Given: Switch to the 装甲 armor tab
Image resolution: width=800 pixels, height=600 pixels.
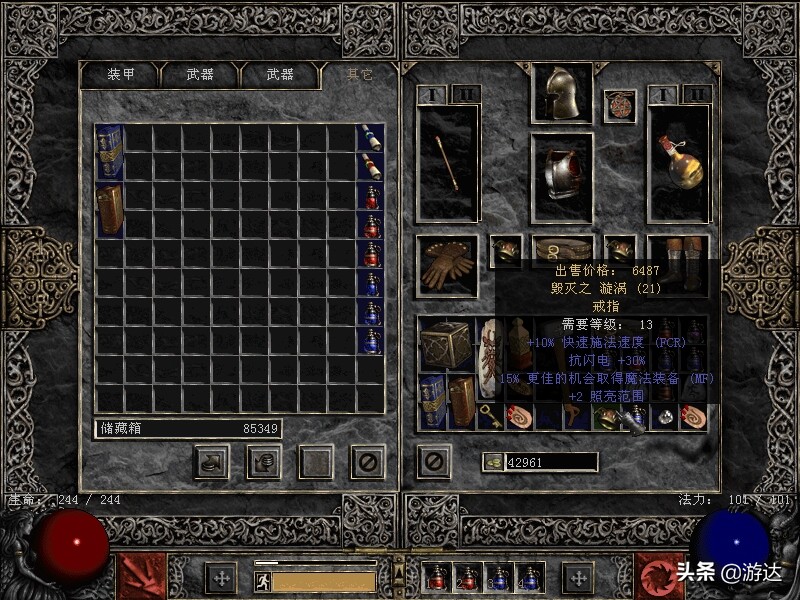Looking at the screenshot, I should (x=121, y=75).
